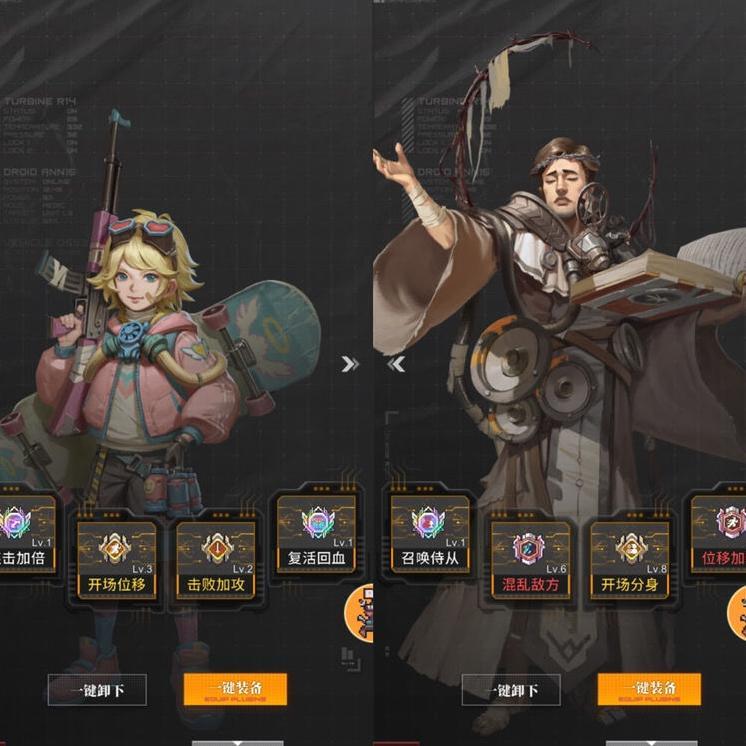Select the 混乱敌方 plugin slot

(x=530, y=558)
